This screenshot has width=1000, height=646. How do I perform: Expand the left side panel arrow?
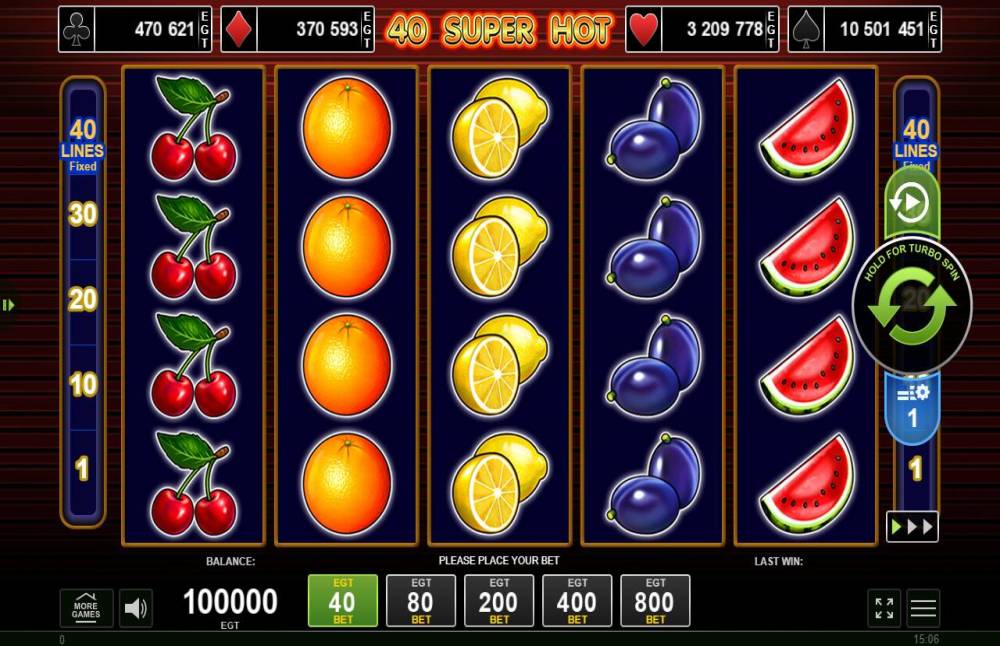pyautogui.click(x=9, y=305)
